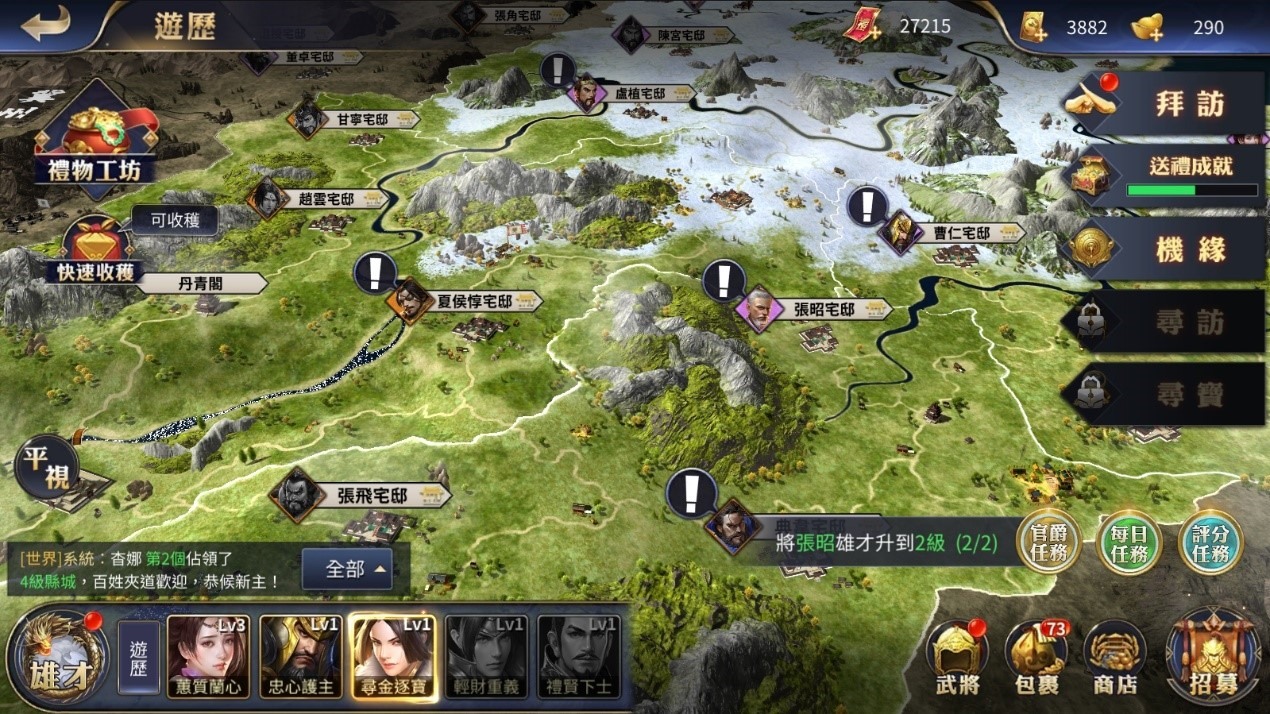The width and height of the screenshot is (1270, 714).
Task: Select the 忠心護主 talent card
Action: tap(300, 656)
